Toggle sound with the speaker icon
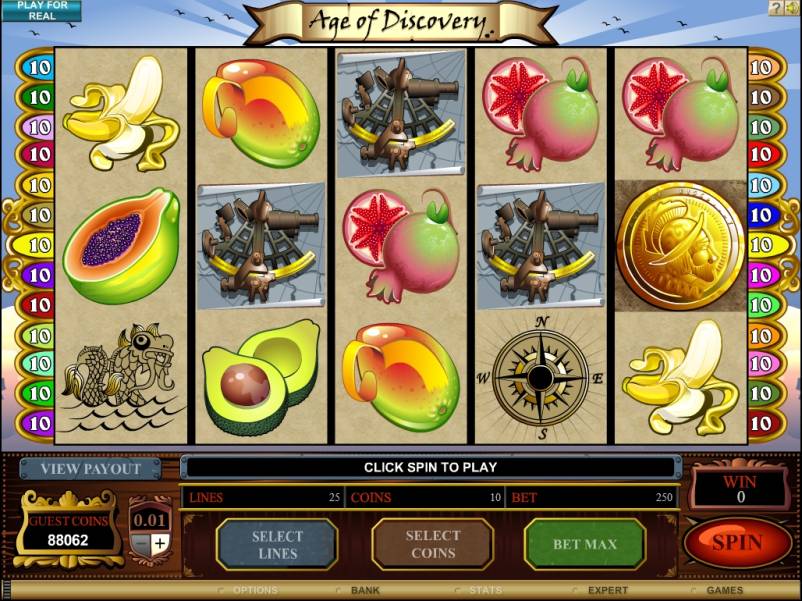Image resolution: width=802 pixels, height=601 pixels. [x=791, y=8]
